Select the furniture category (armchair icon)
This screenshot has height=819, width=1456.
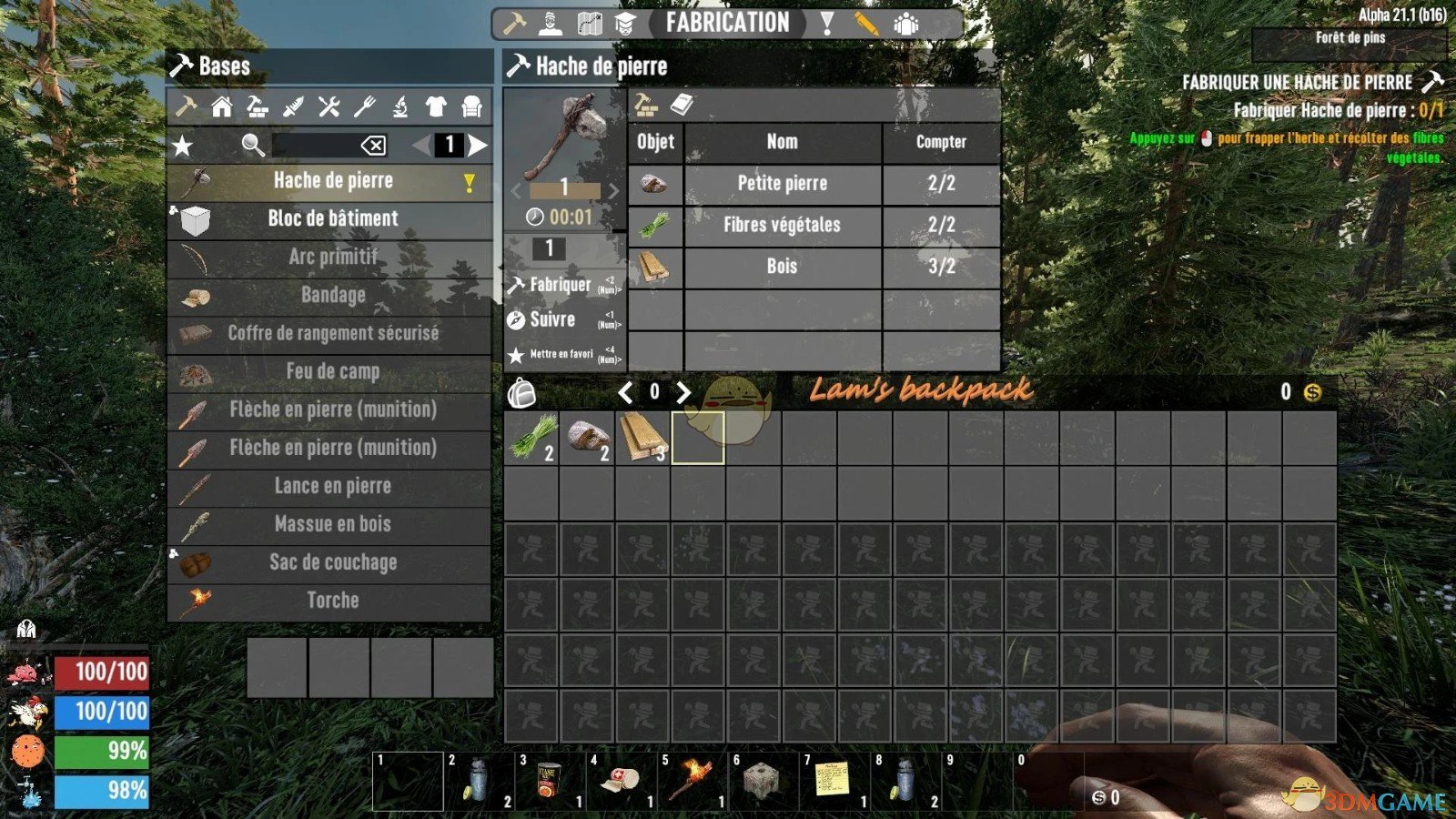click(471, 108)
